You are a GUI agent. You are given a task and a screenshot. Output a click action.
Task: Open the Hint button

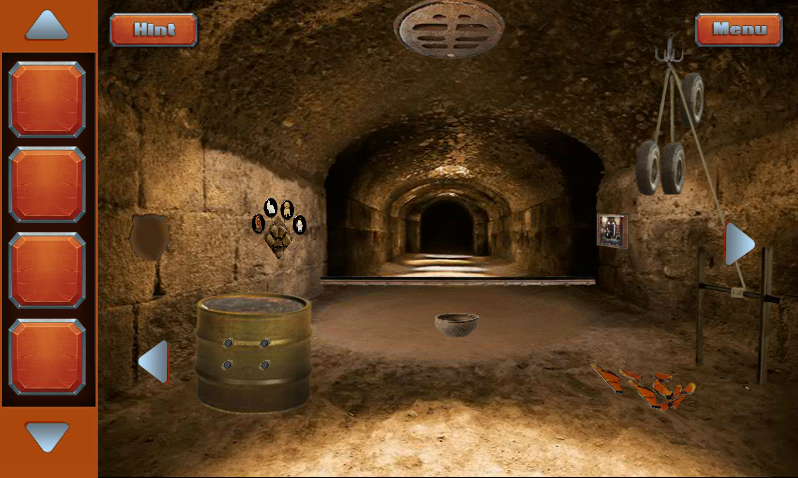click(x=153, y=30)
